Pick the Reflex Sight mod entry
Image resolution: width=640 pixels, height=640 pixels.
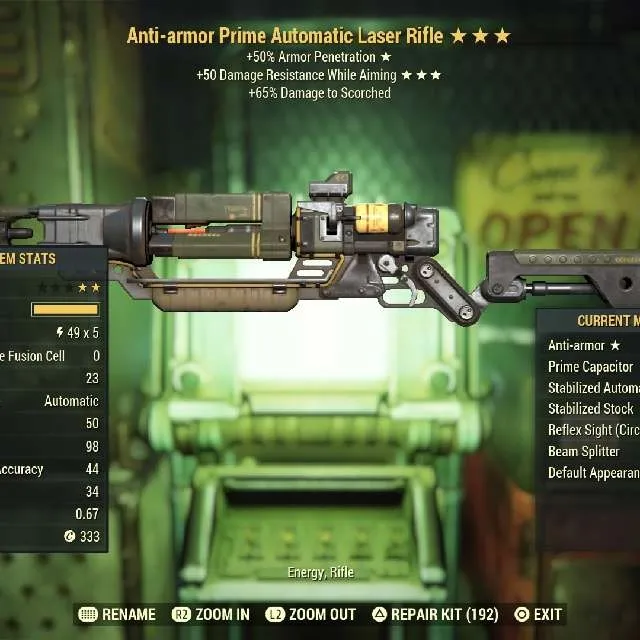593,430
